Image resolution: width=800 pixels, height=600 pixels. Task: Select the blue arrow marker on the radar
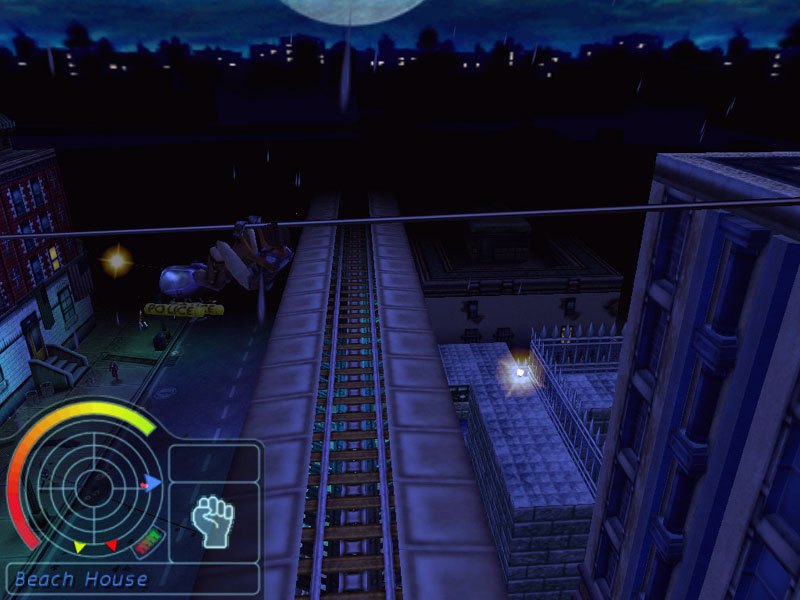154,482
